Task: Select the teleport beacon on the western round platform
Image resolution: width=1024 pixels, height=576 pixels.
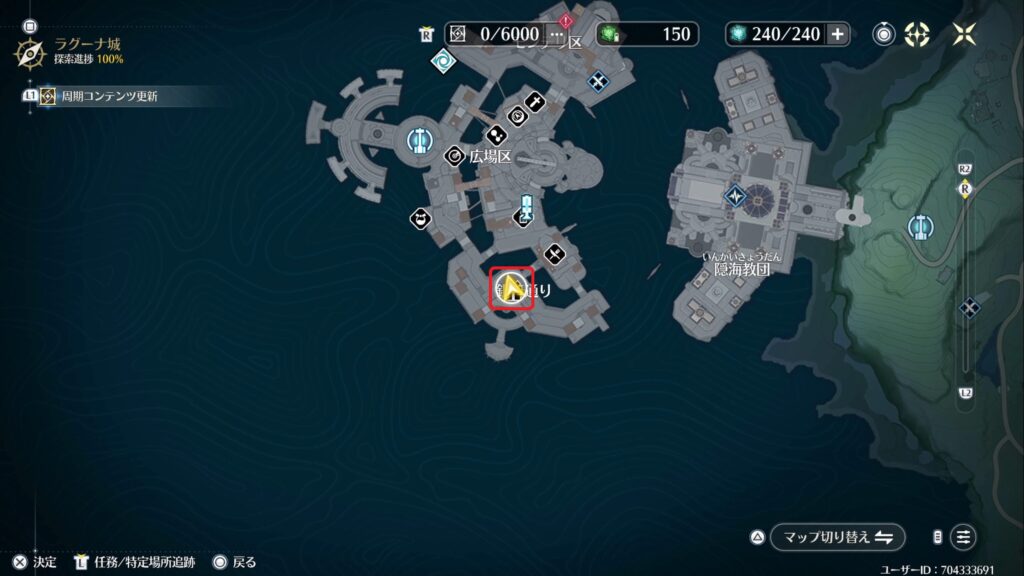Action: click(419, 142)
